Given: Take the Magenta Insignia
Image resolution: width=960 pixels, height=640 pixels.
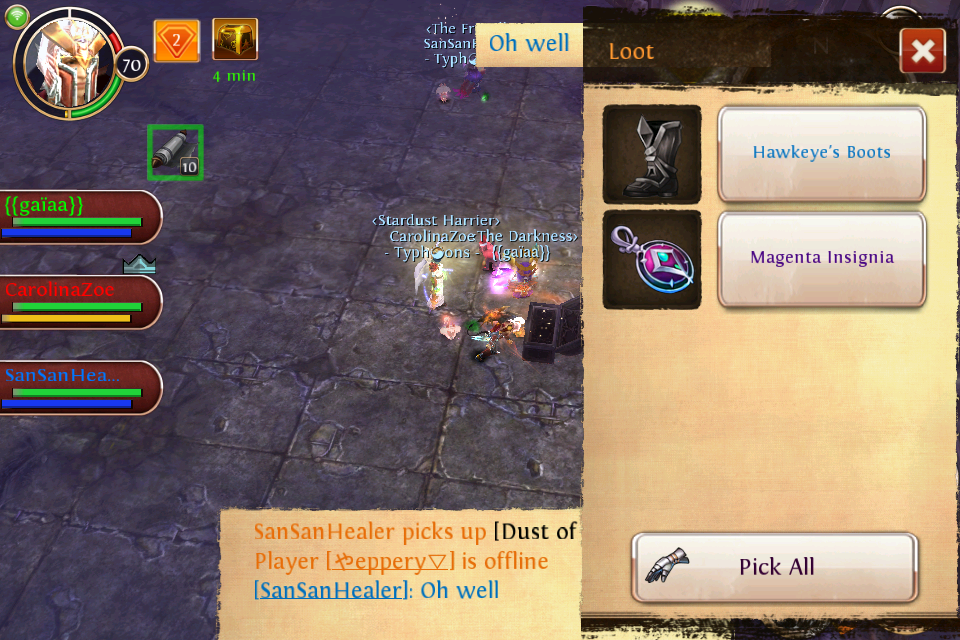Looking at the screenshot, I should (x=822, y=258).
